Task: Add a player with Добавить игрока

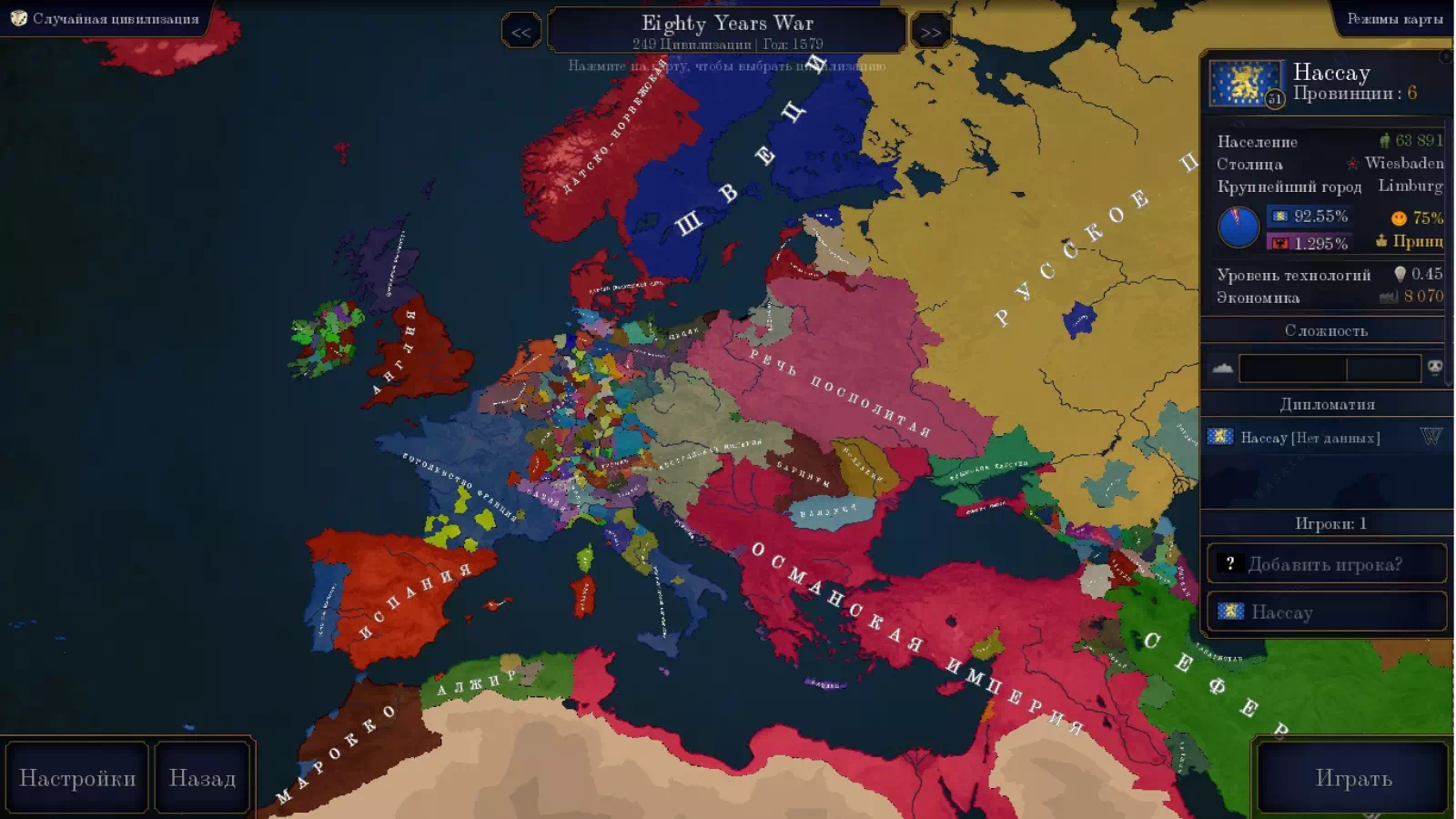Action: [x=1326, y=564]
